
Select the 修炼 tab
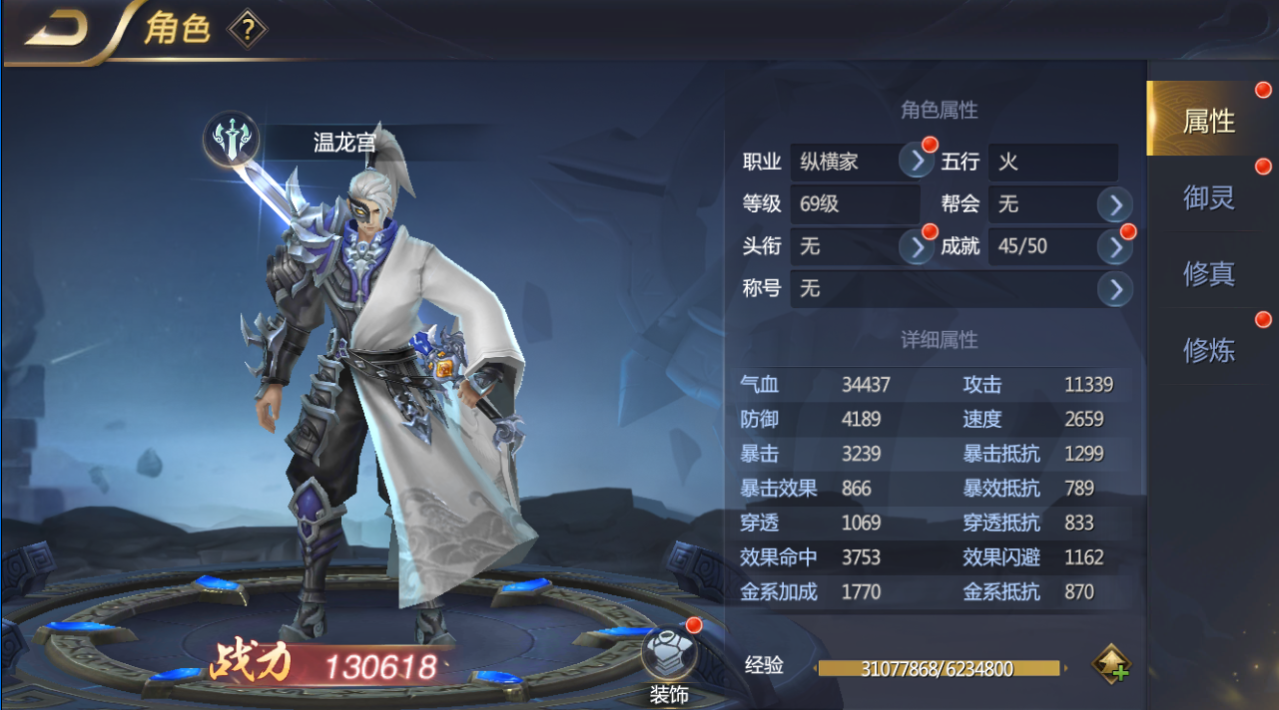click(x=1209, y=349)
